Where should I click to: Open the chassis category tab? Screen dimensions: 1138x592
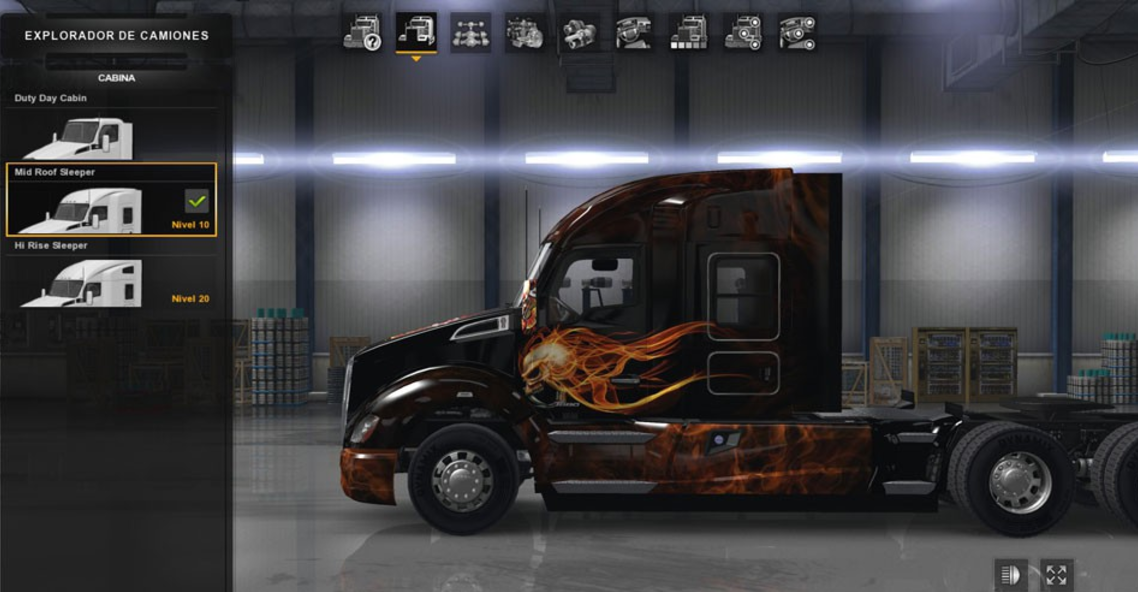(470, 33)
